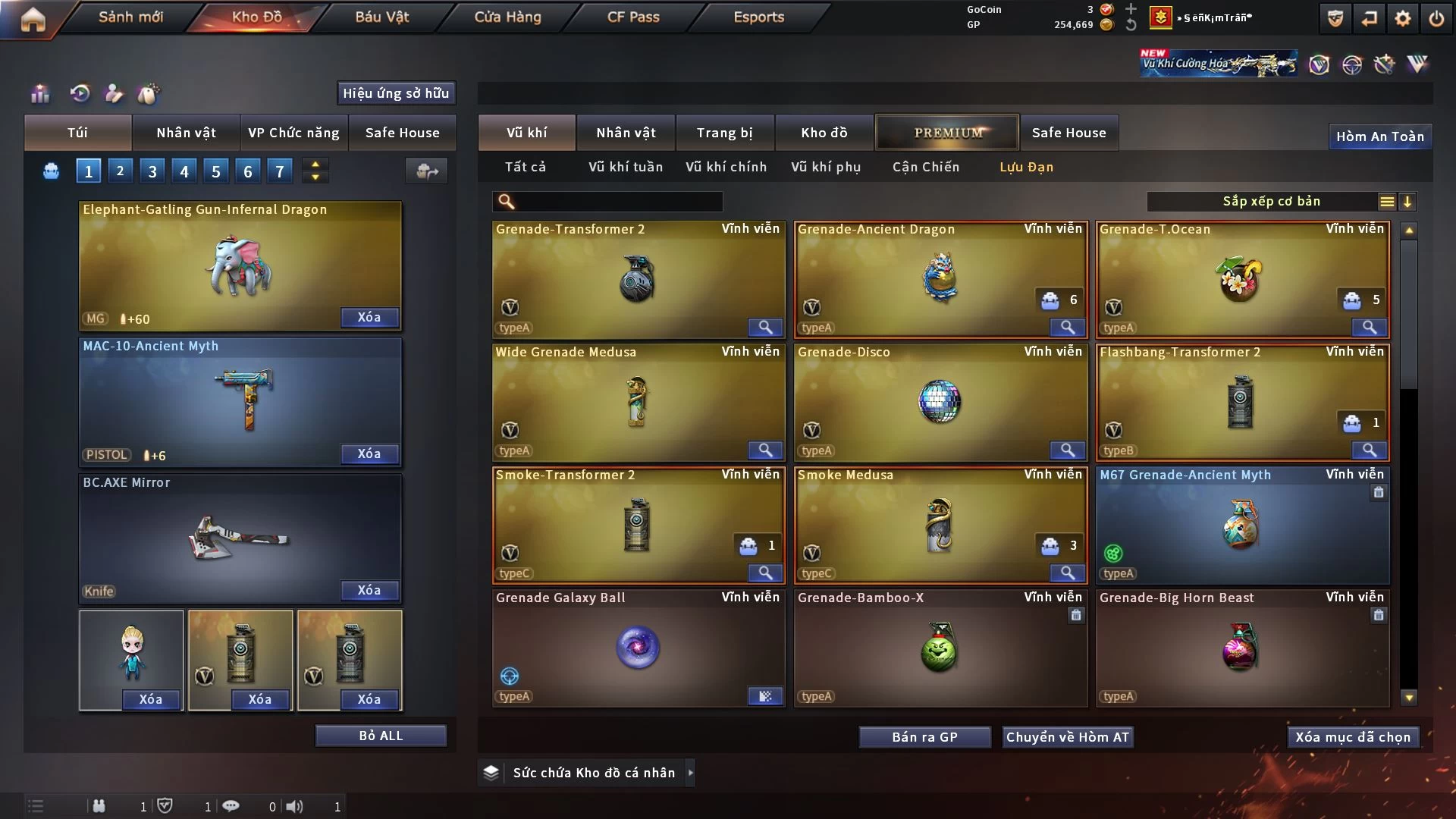Pick the M67 Grenade-Ancient Myth tile
The image size is (1456, 819).
tap(1242, 525)
